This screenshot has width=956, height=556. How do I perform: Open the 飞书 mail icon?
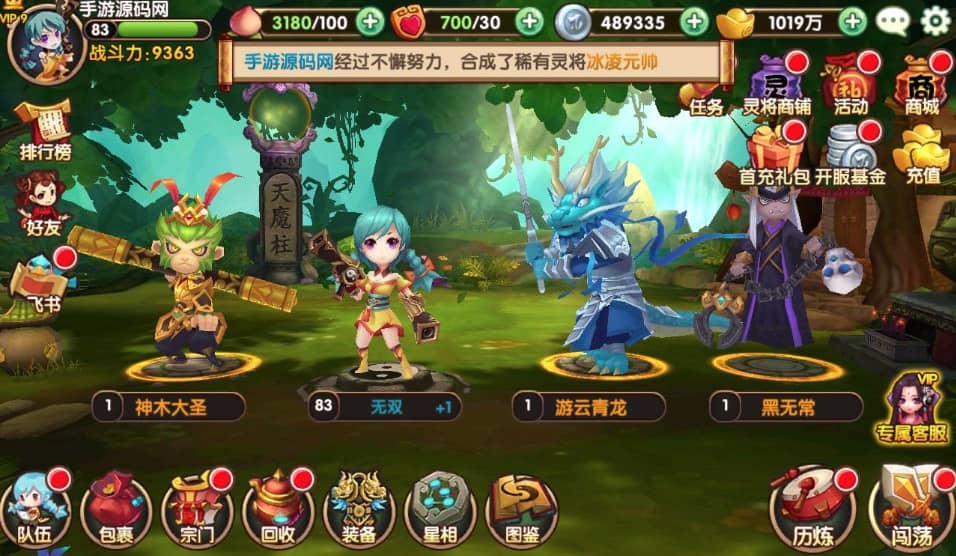coord(42,285)
